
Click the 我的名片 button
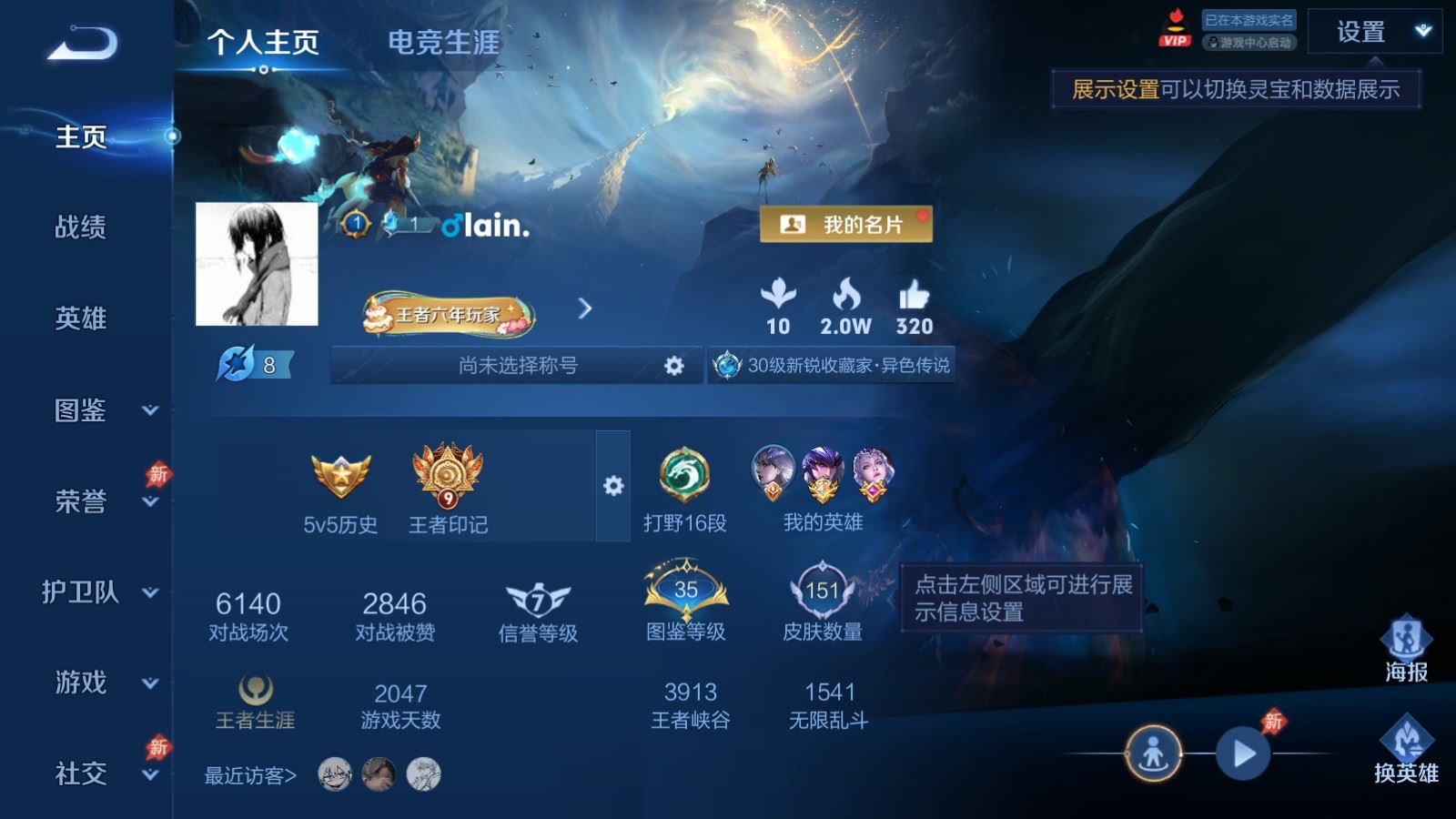click(846, 224)
